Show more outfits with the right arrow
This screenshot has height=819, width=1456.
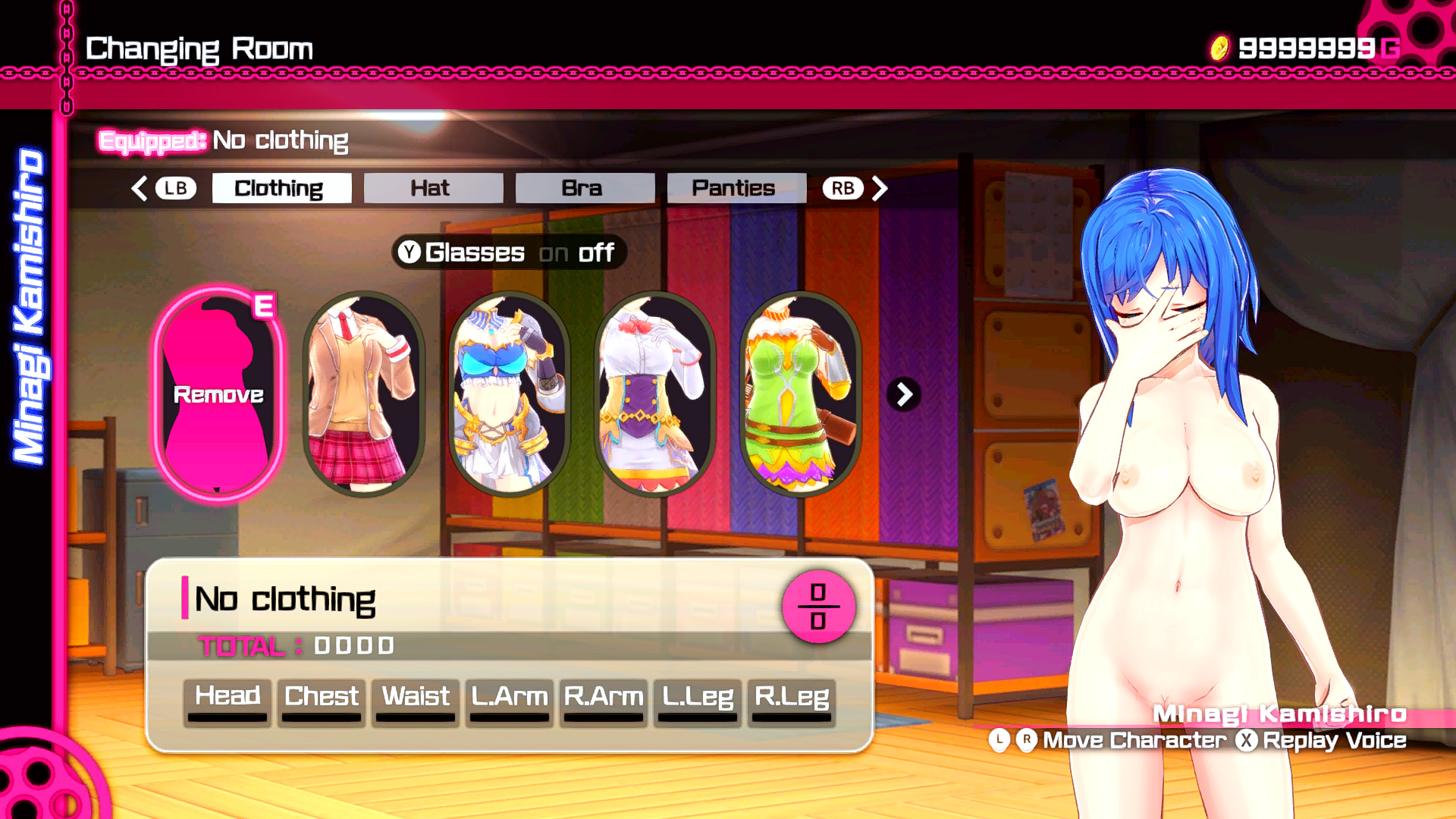point(904,394)
